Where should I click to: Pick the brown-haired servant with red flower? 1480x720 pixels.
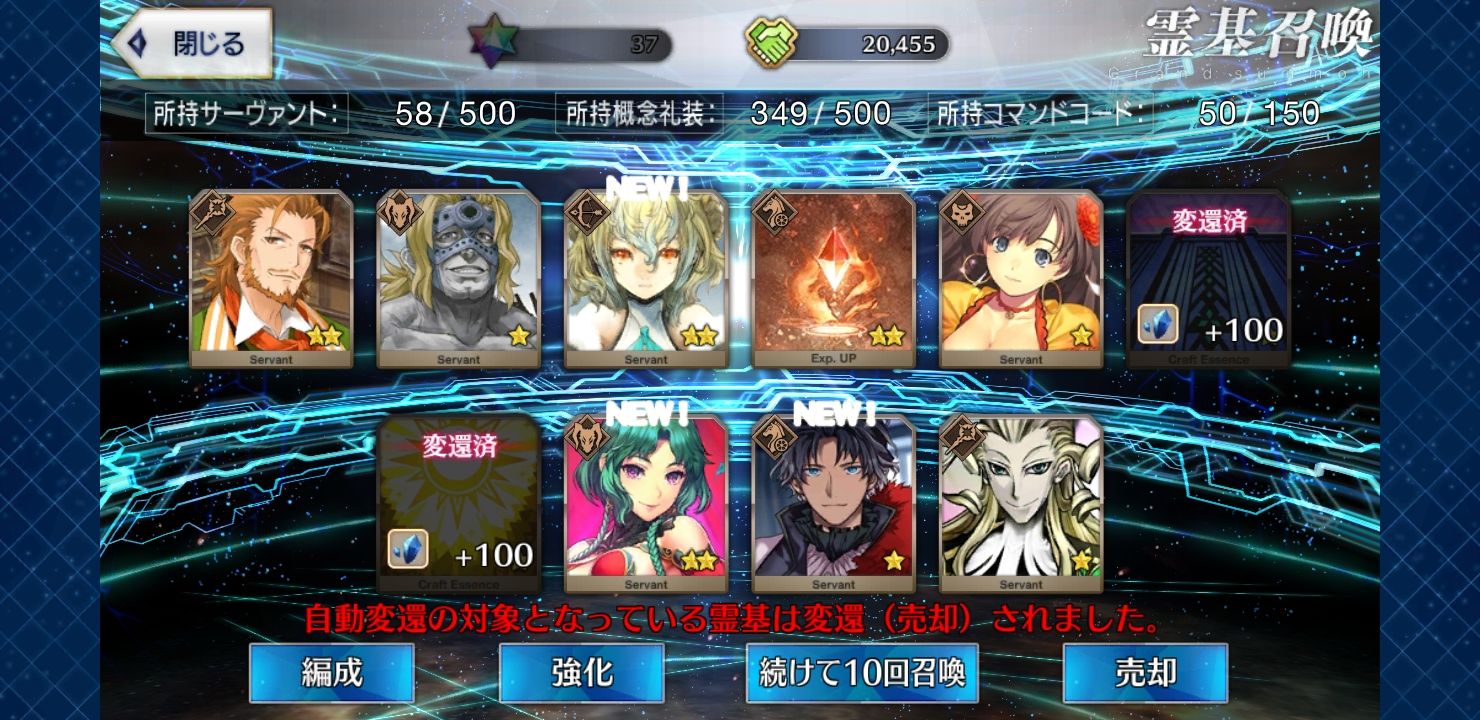[1021, 278]
